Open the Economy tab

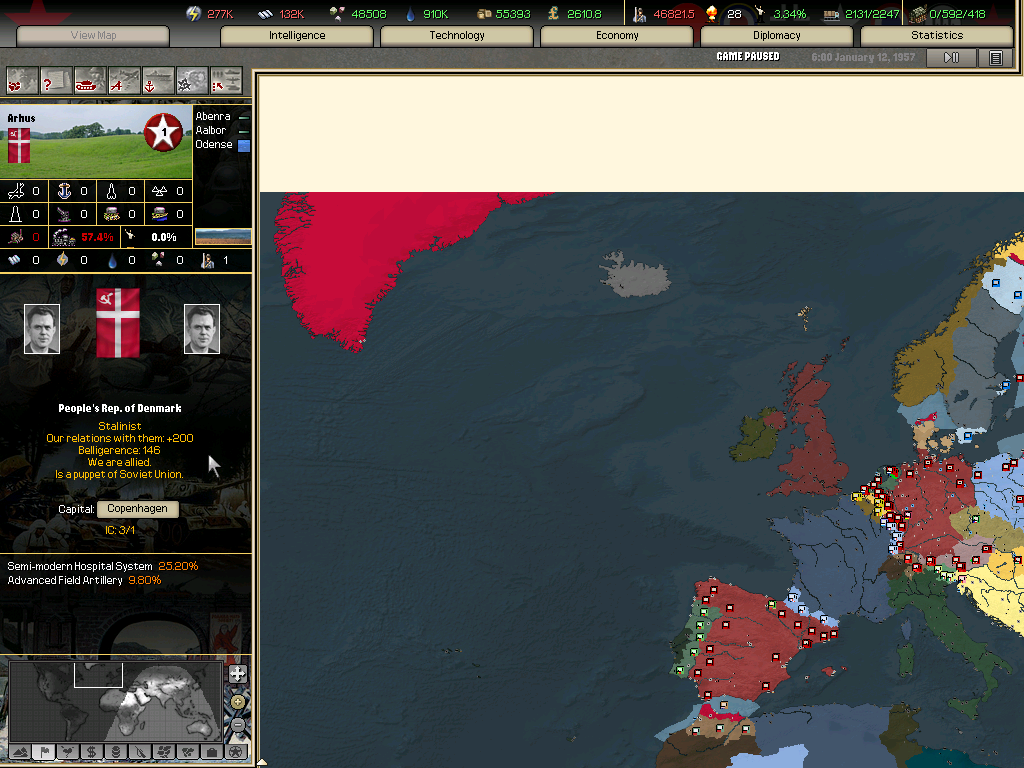click(x=617, y=36)
